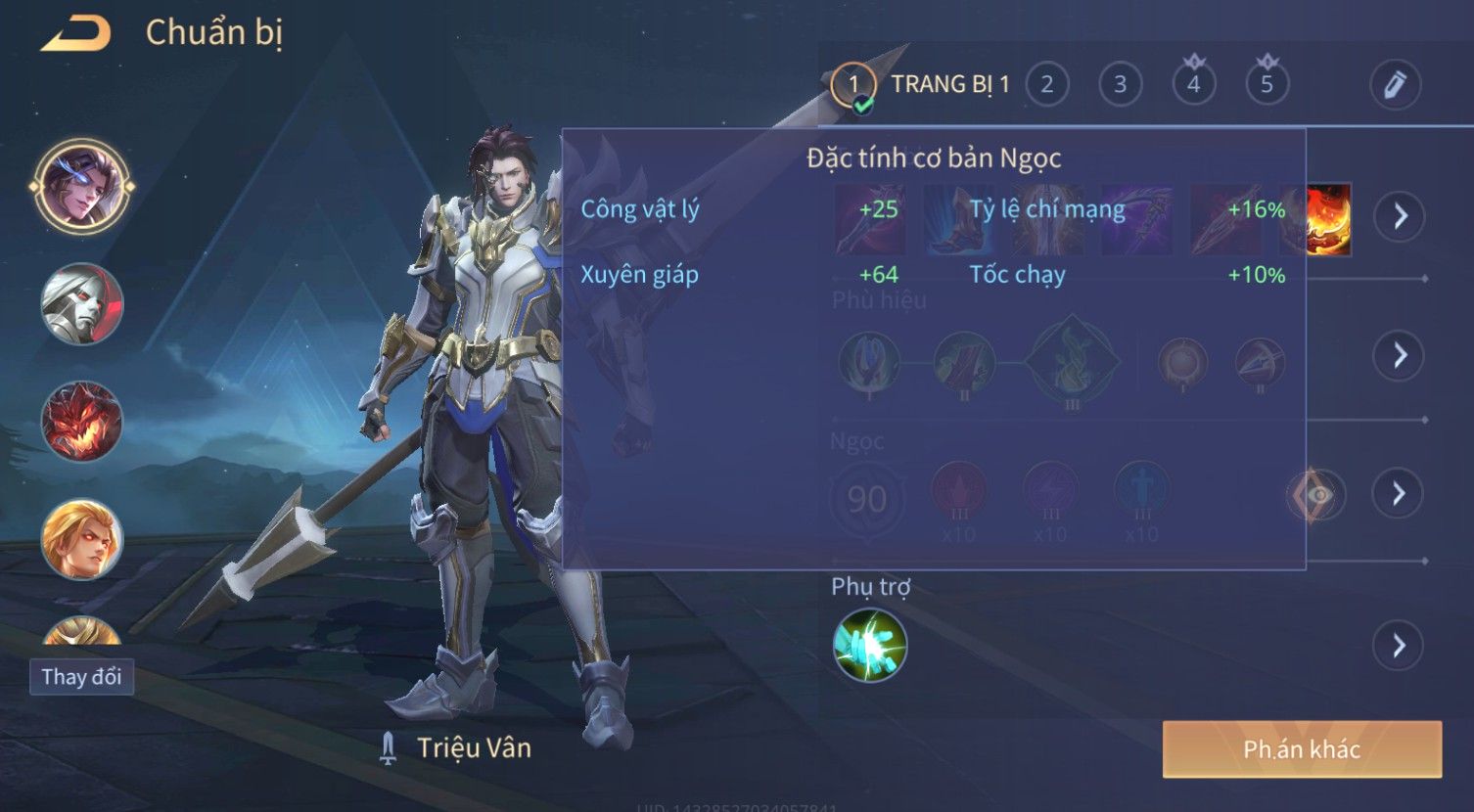Select locked equipment preset 5
Screen dimensions: 1474x812
pyautogui.click(x=1267, y=83)
